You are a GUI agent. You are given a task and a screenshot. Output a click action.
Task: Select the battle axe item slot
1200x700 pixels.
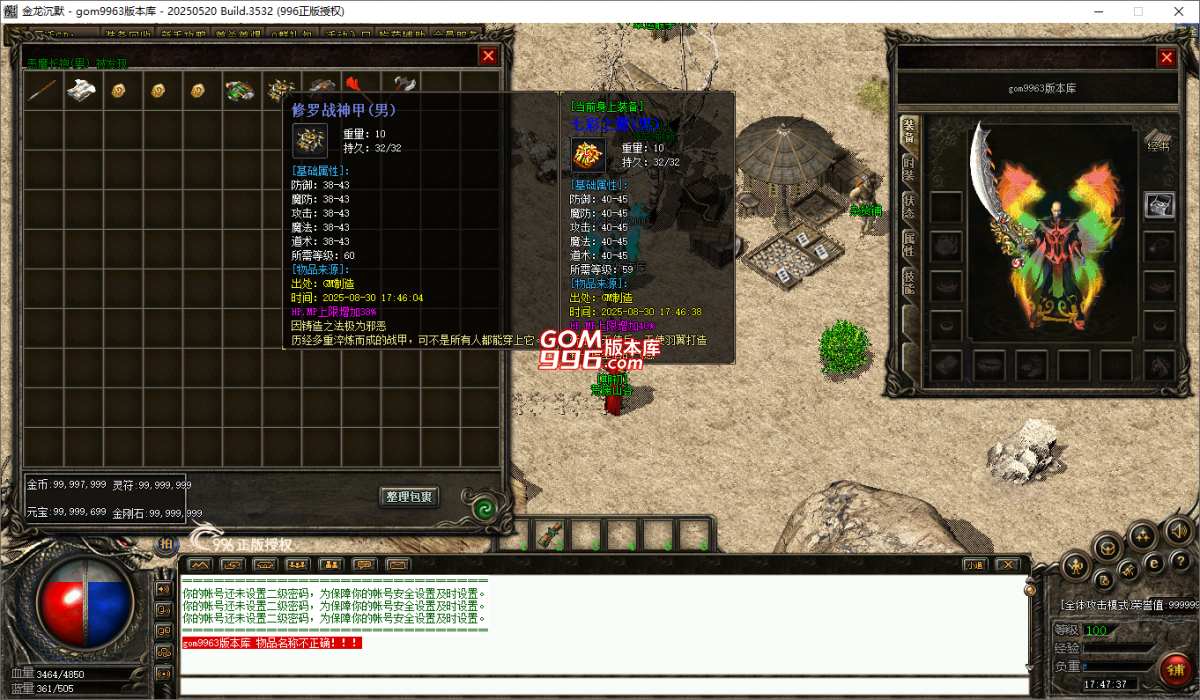coord(403,88)
